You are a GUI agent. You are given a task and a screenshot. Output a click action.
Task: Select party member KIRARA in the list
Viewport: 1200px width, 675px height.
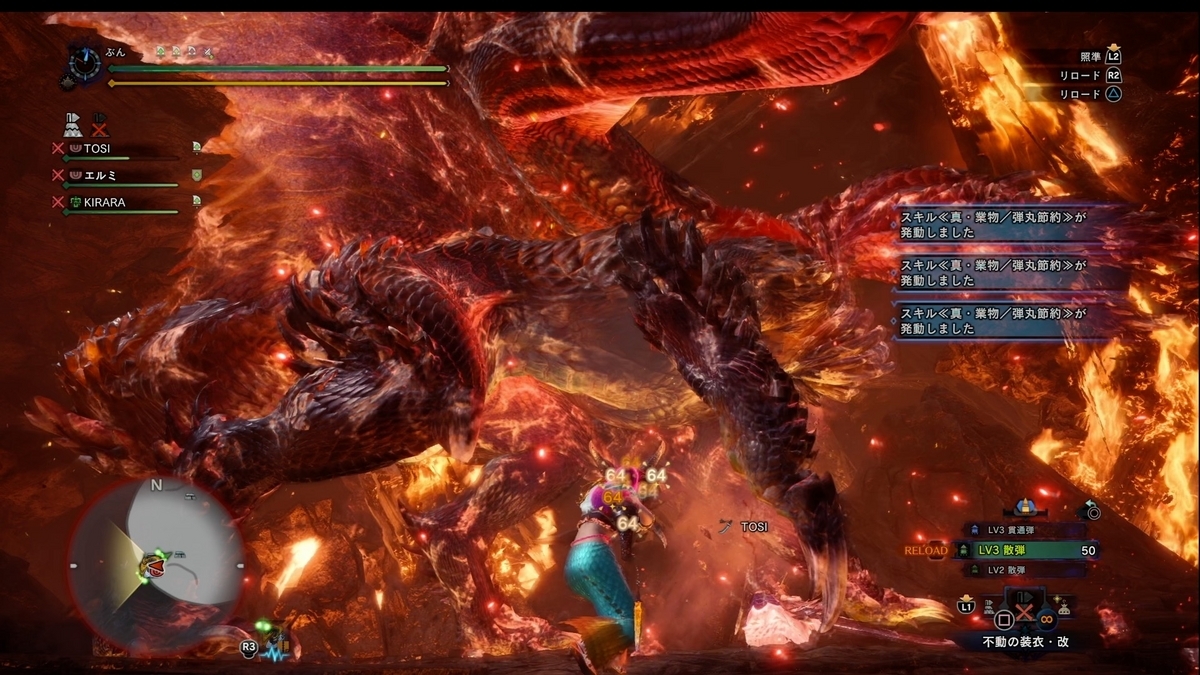pyautogui.click(x=105, y=202)
